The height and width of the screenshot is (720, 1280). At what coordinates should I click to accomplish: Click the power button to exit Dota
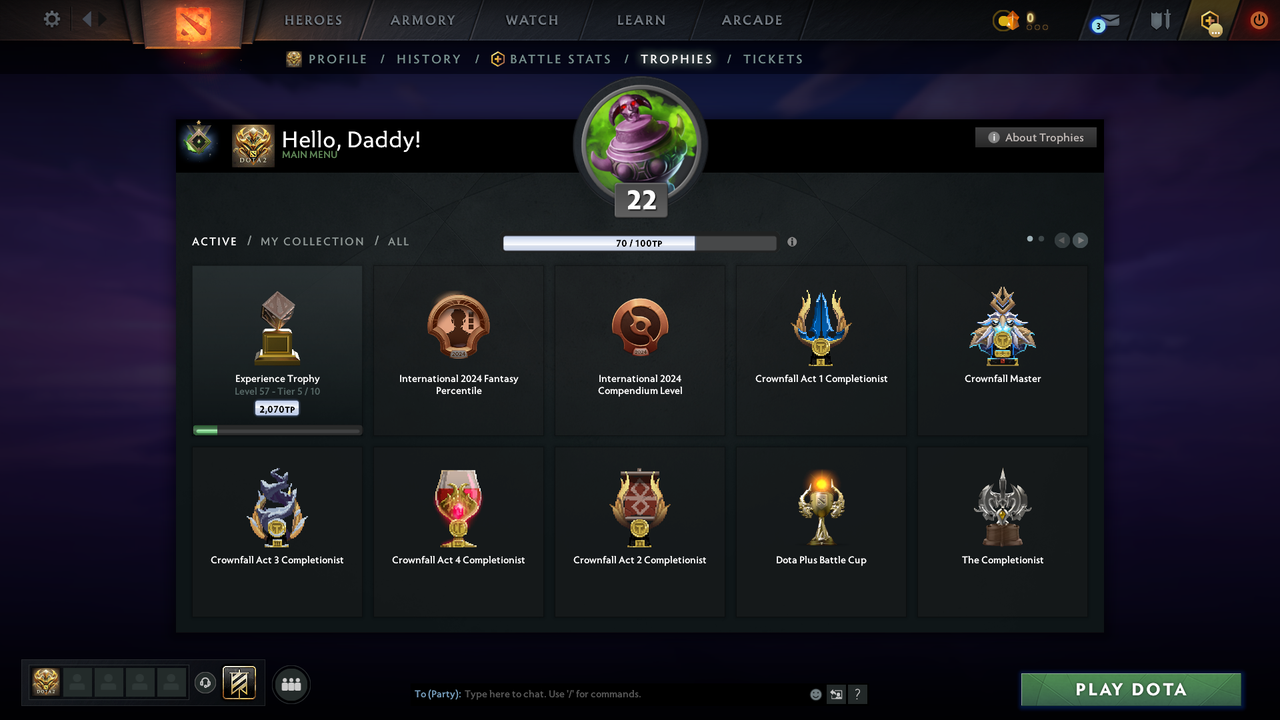point(1258,20)
